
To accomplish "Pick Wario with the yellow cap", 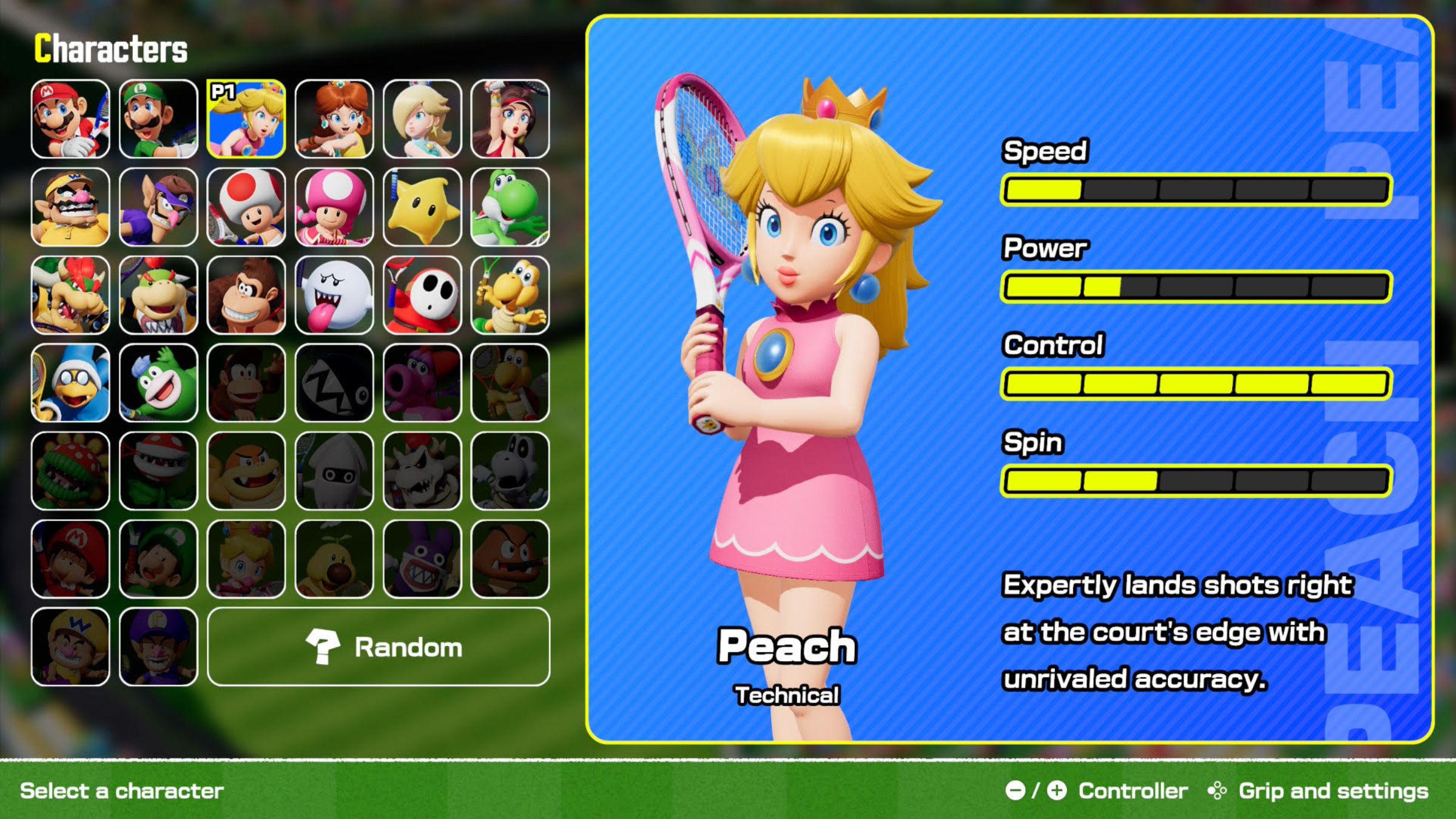I will coord(70,207).
